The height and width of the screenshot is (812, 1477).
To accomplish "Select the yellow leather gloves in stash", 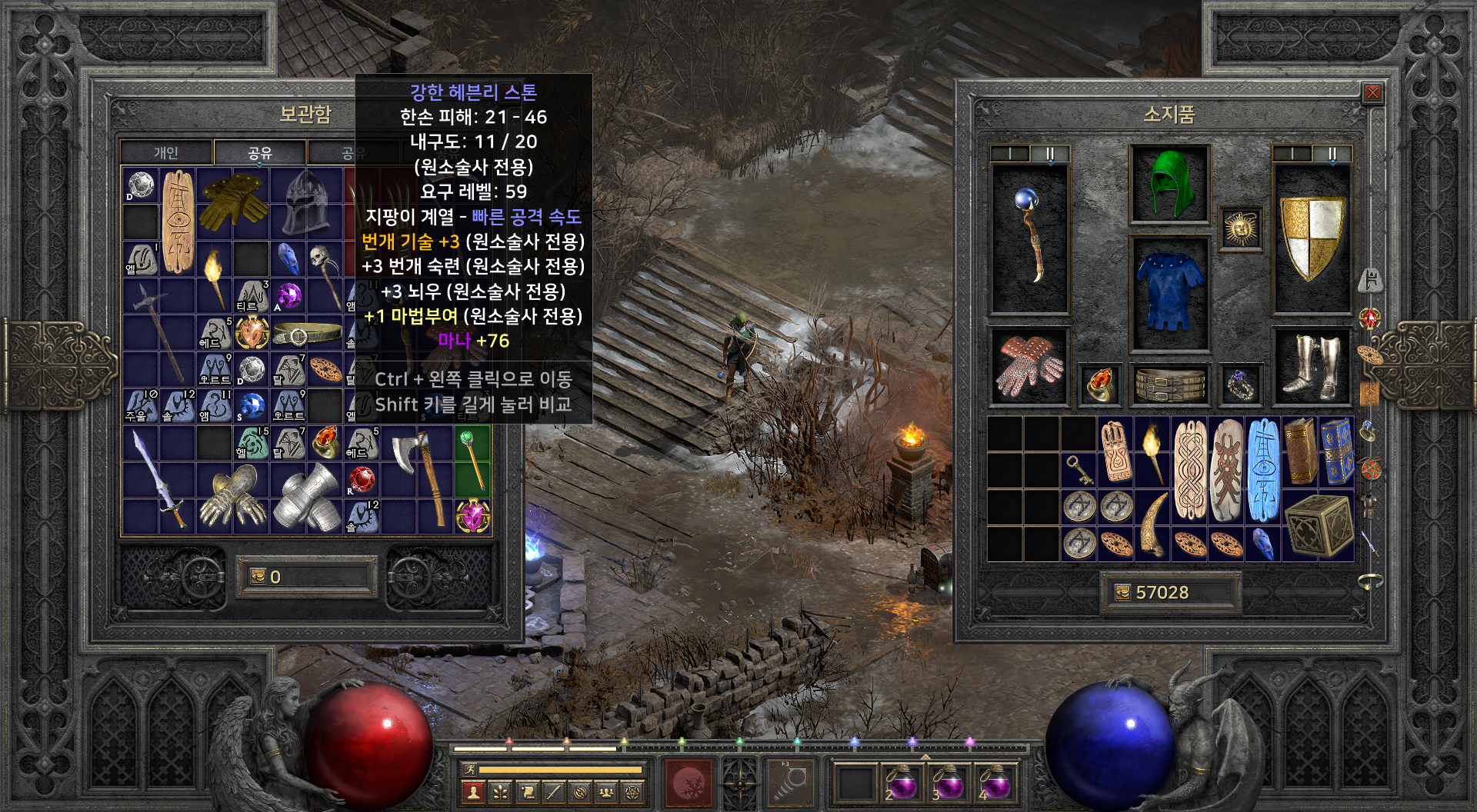I will tap(233, 199).
